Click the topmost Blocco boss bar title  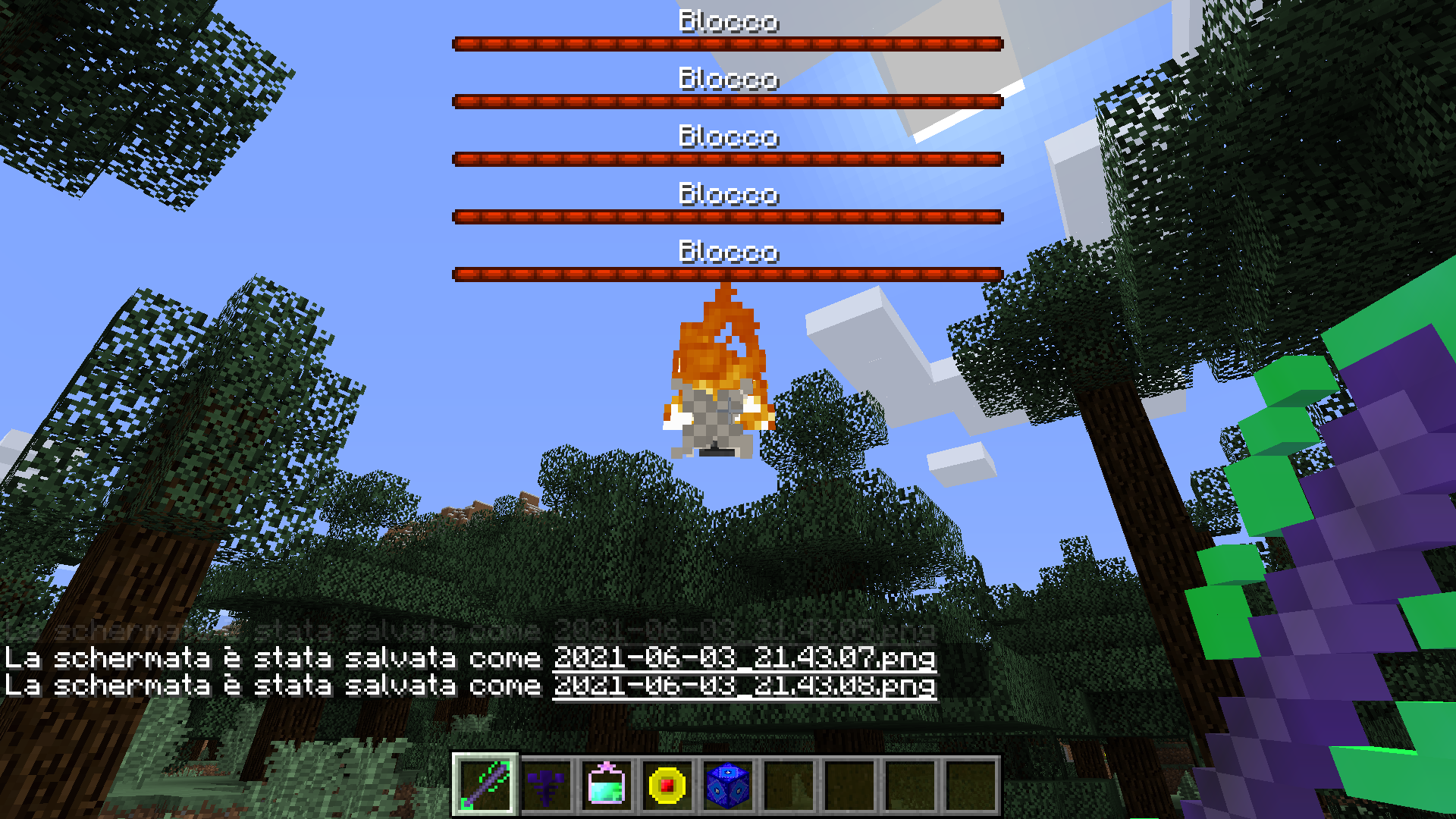728,21
